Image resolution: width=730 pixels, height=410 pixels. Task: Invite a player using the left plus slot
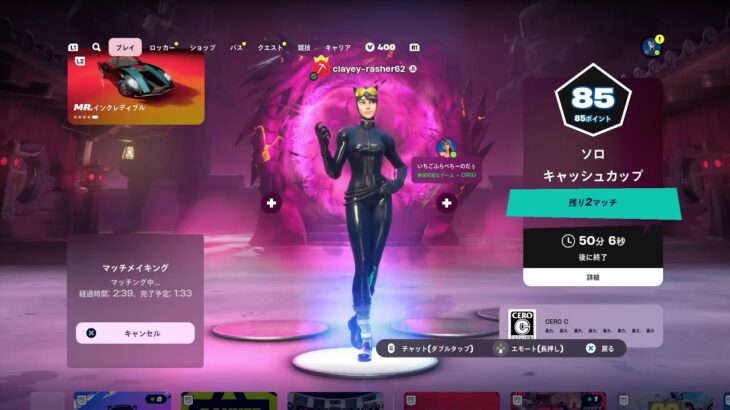[272, 203]
